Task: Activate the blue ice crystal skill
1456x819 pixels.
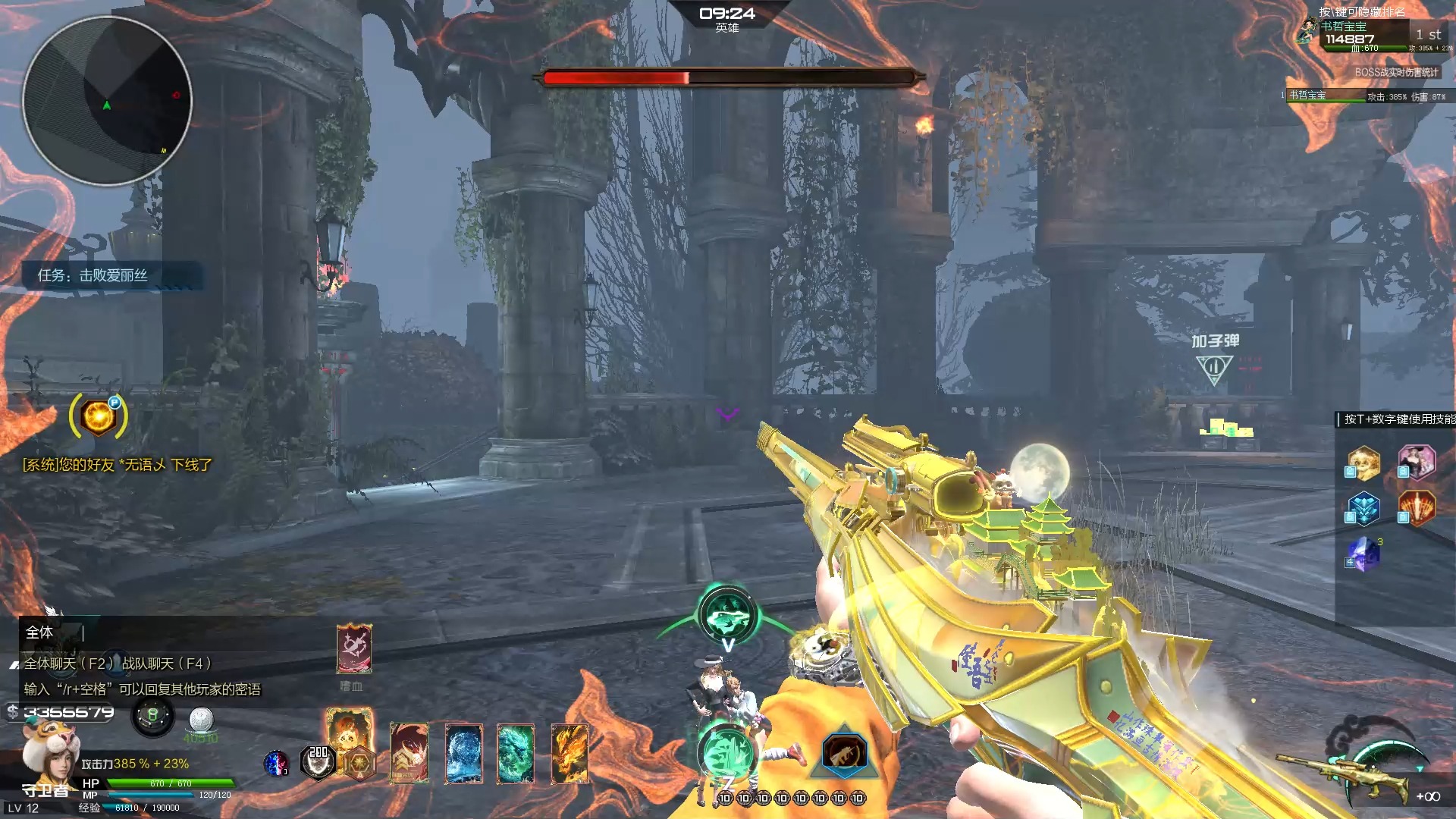Action: click(1363, 508)
